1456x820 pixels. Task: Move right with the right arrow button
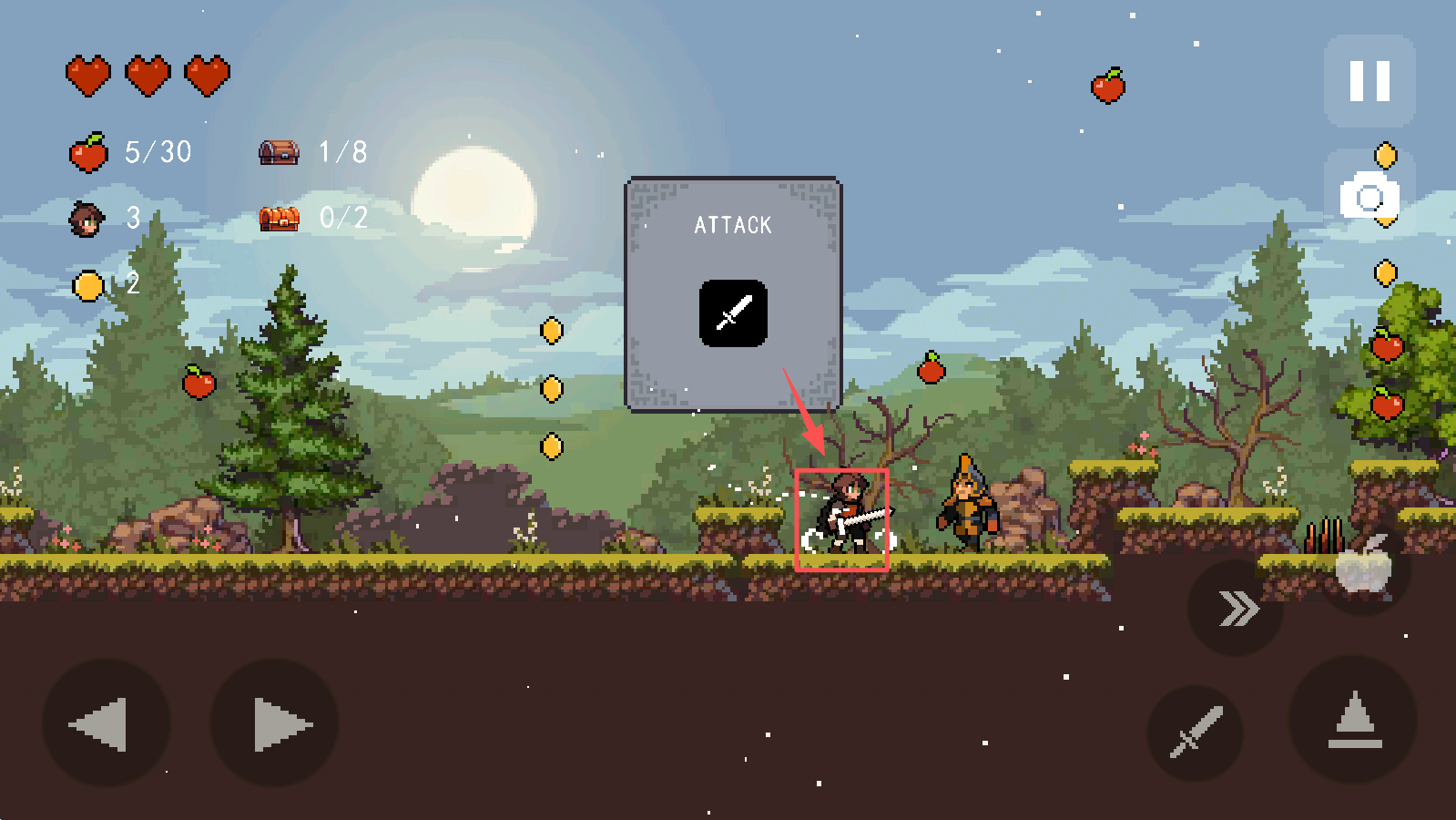pyautogui.click(x=275, y=723)
